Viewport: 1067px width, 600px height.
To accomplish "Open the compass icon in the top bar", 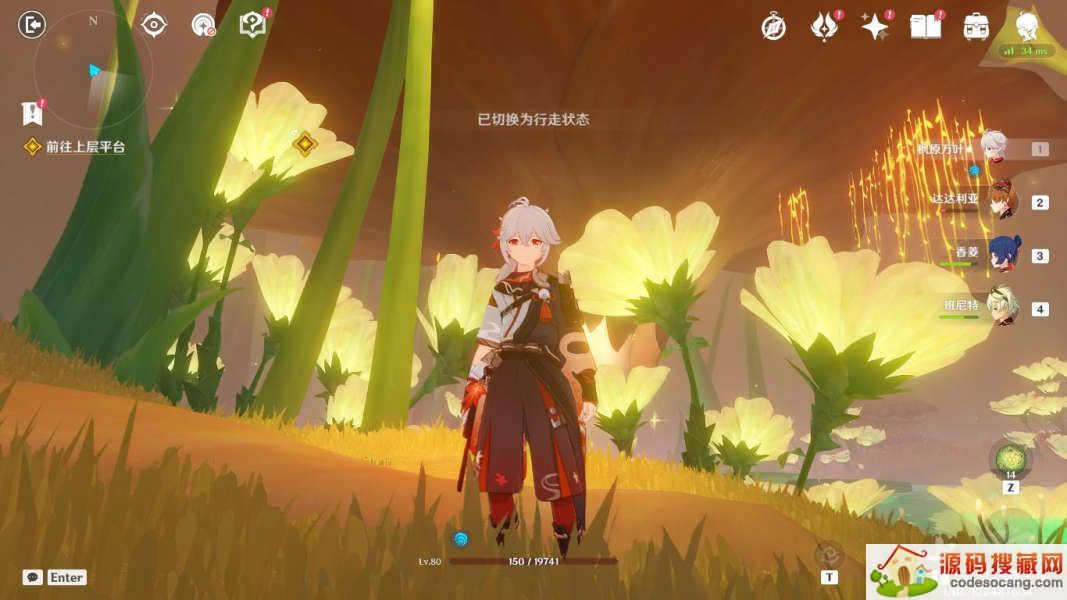I will pyautogui.click(x=773, y=27).
